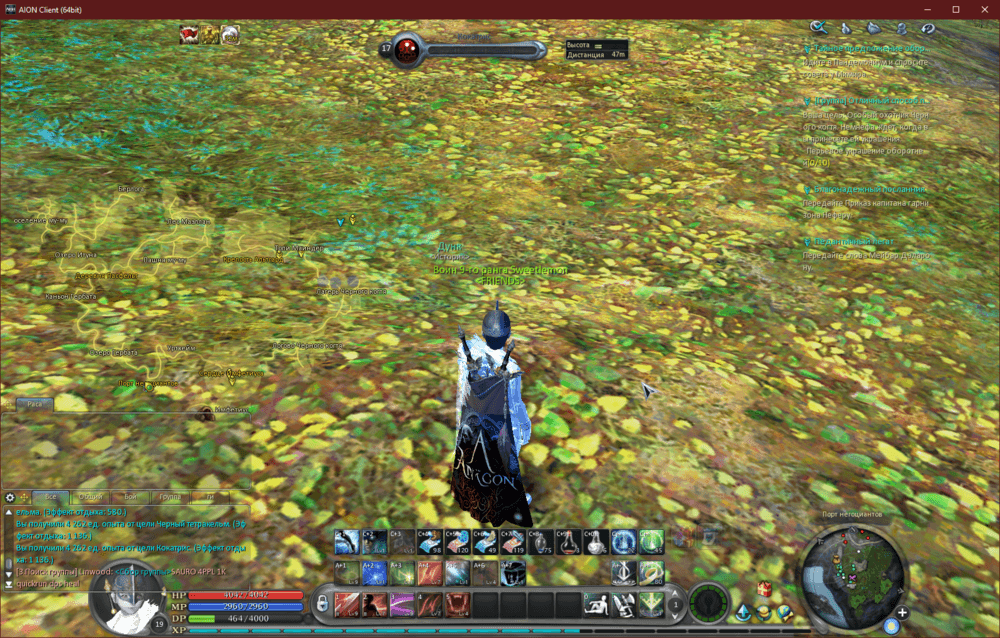Activate the red fanged jaws skill
1000x638 pixels.
tap(457, 604)
